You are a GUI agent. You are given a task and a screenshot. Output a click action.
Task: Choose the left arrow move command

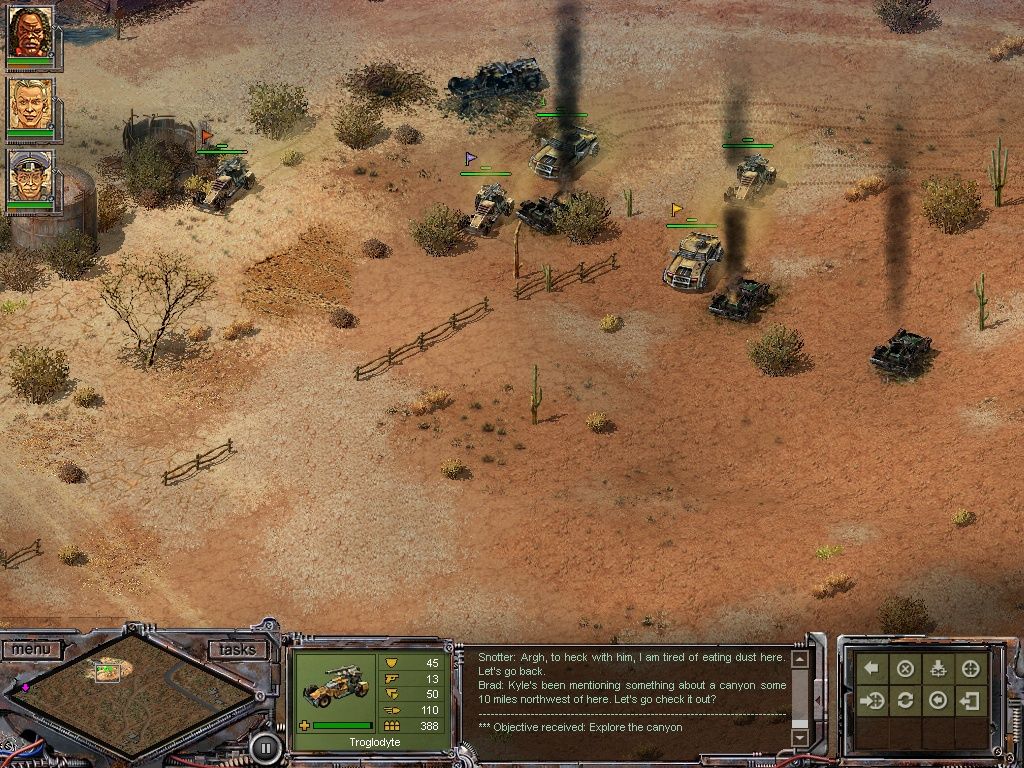click(x=872, y=668)
